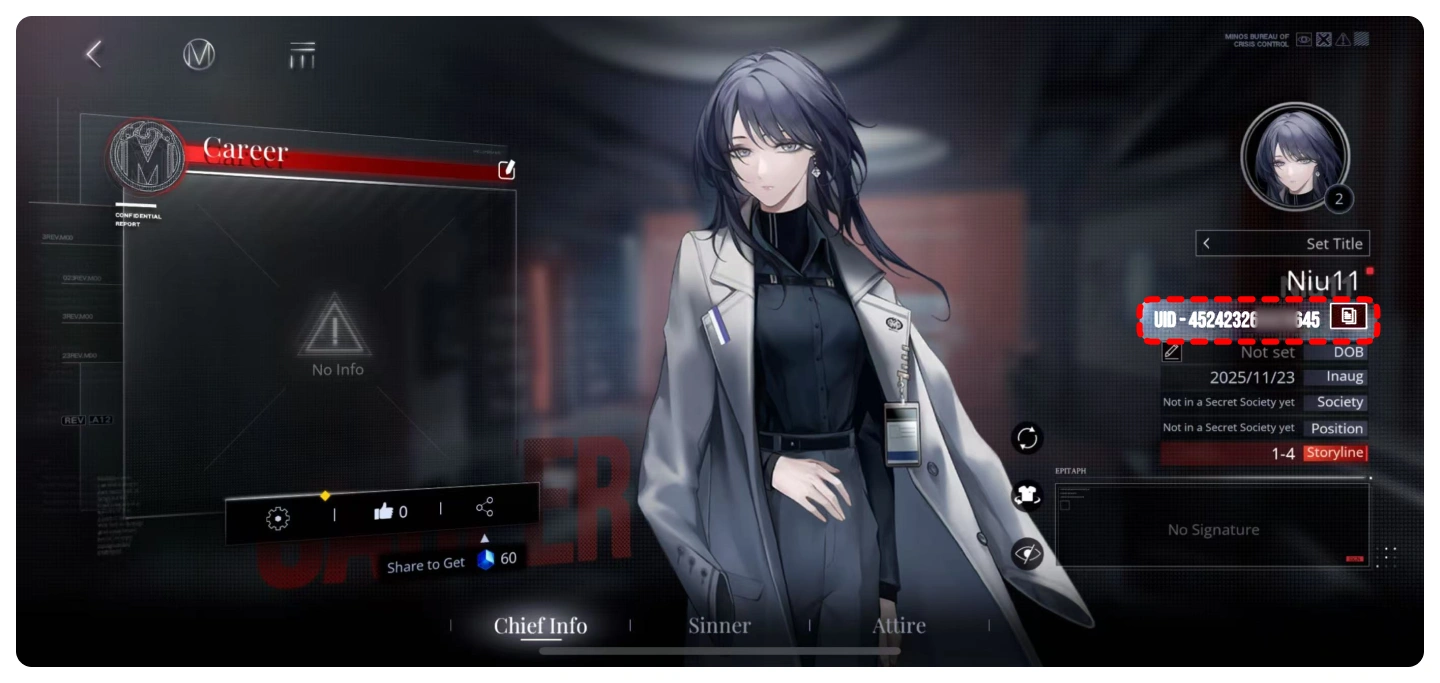Edit the date of birth
The width and height of the screenshot is (1440, 683).
click(x=1172, y=351)
